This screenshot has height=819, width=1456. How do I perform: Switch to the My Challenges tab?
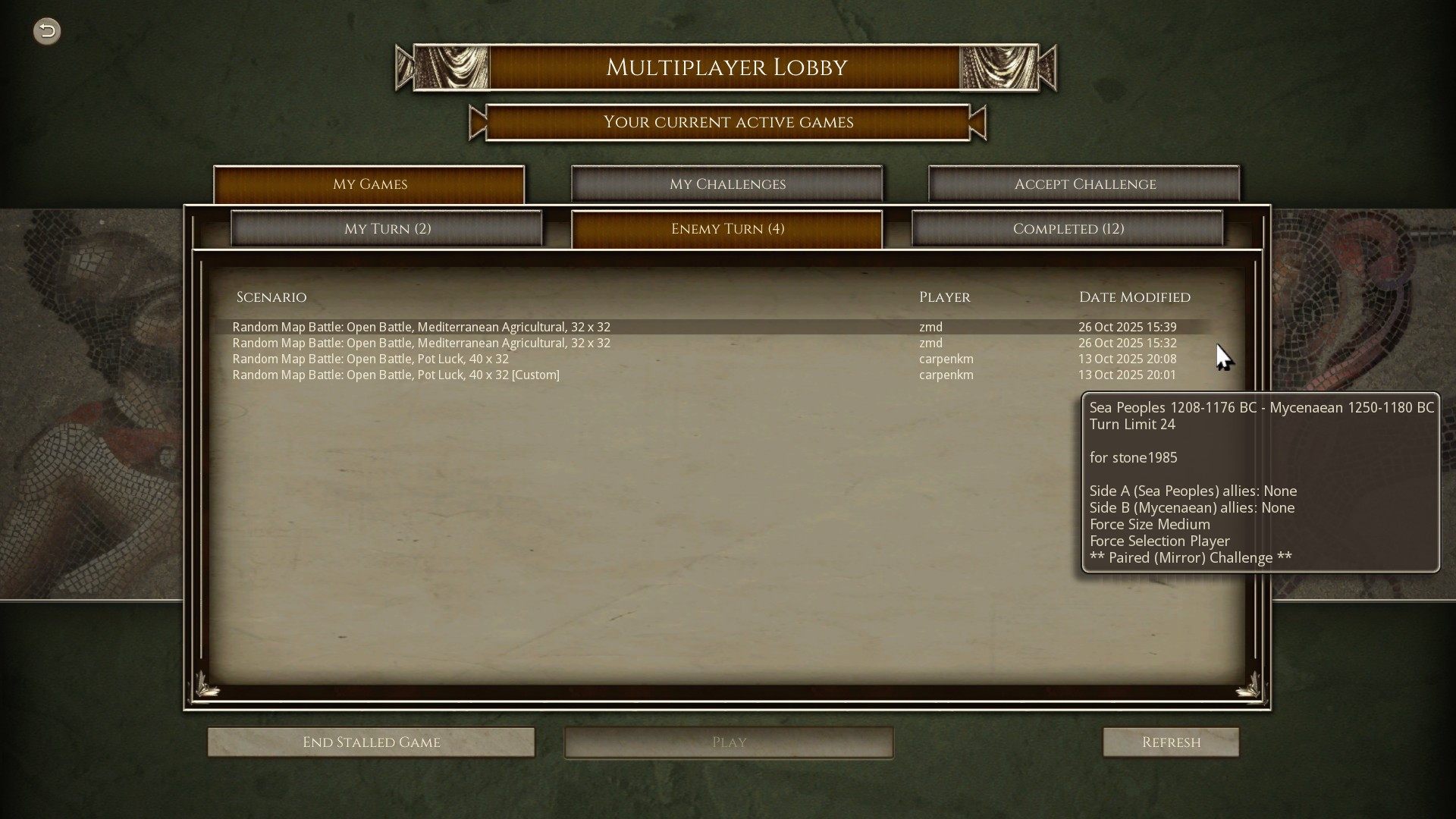(x=726, y=184)
